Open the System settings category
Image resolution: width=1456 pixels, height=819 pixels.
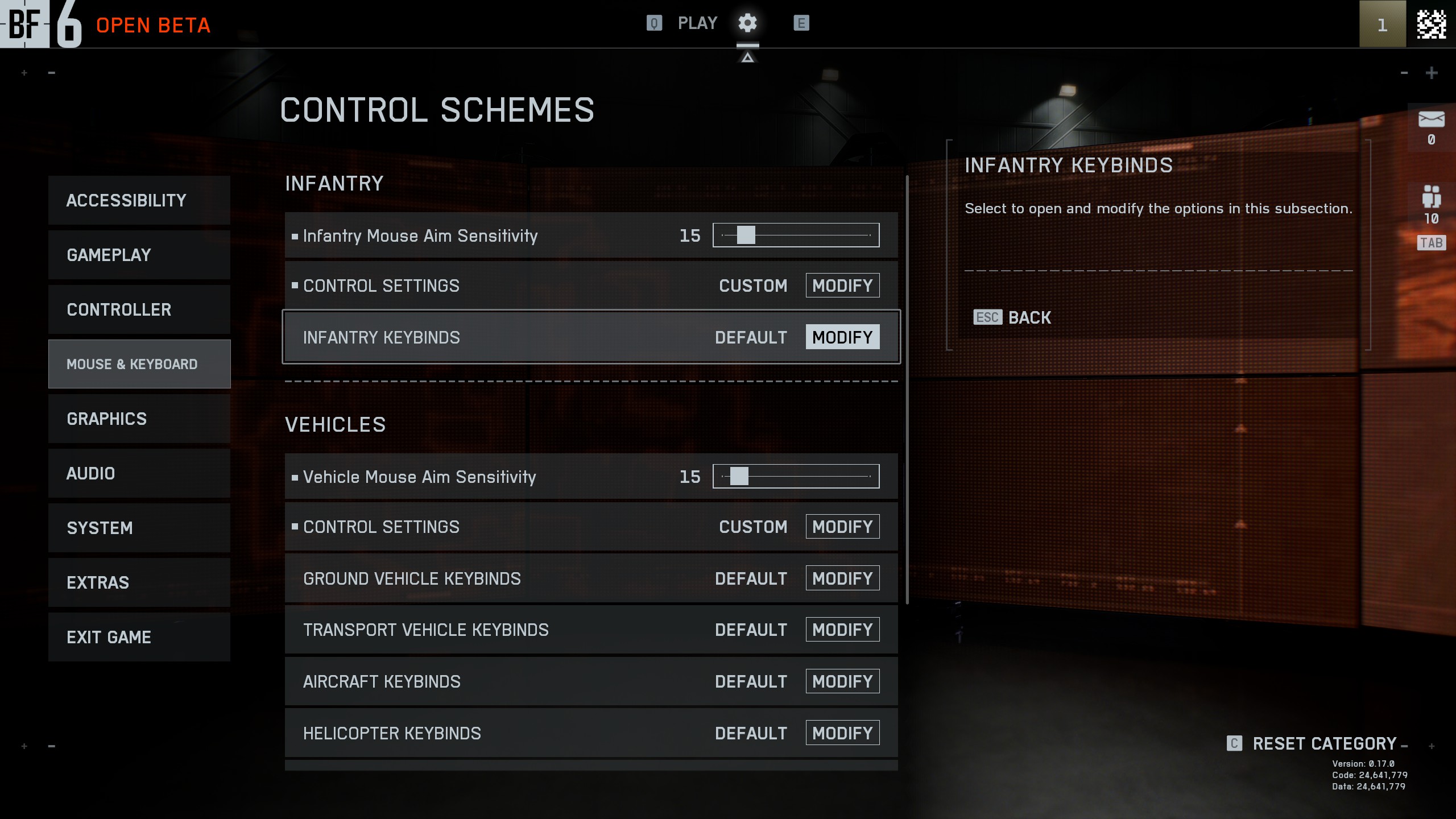139,528
